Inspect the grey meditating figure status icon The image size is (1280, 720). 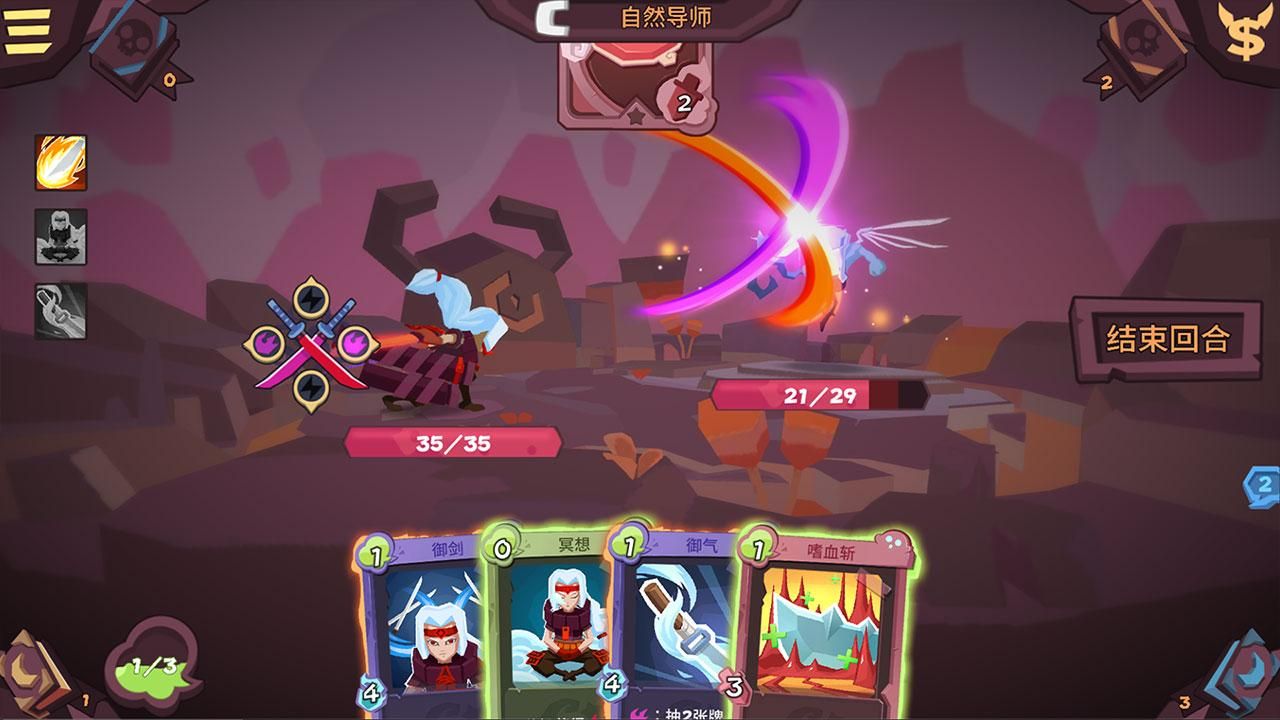pyautogui.click(x=61, y=236)
